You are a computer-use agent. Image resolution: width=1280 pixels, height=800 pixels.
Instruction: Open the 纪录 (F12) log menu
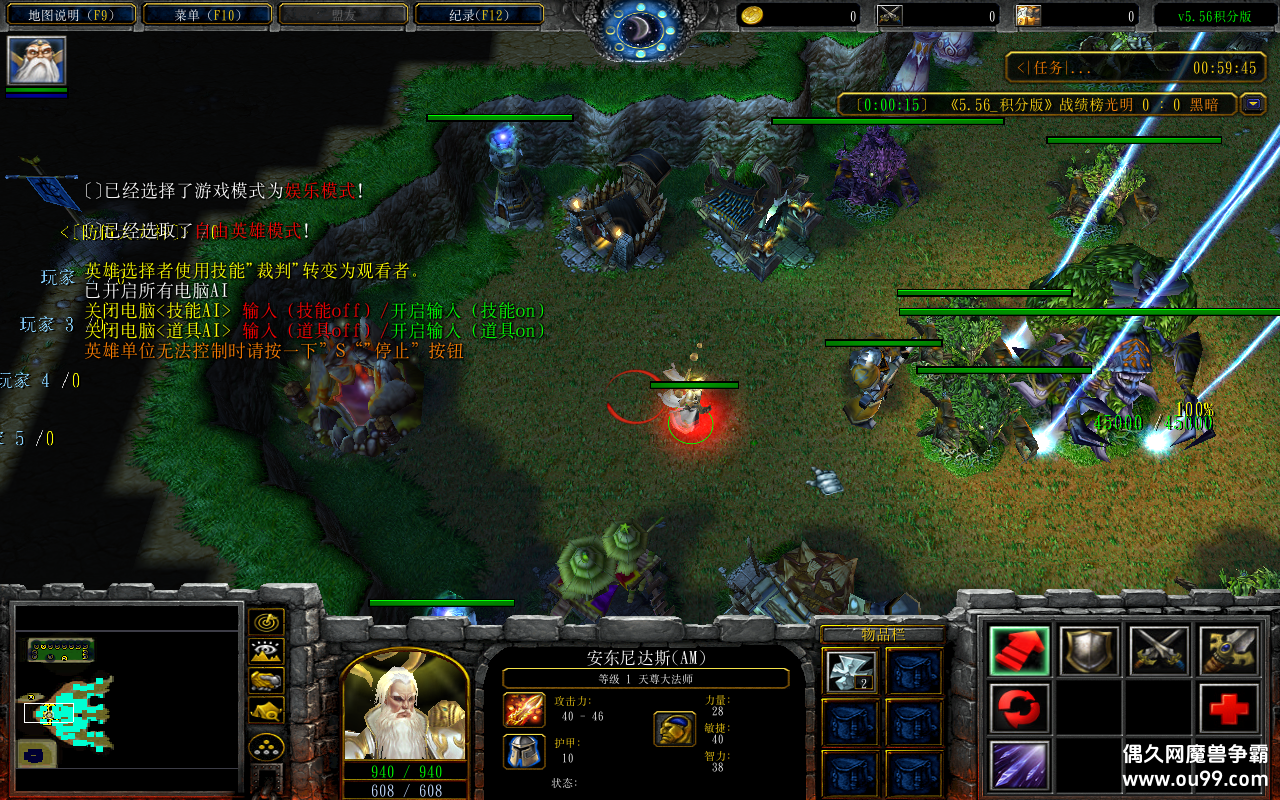(478, 15)
